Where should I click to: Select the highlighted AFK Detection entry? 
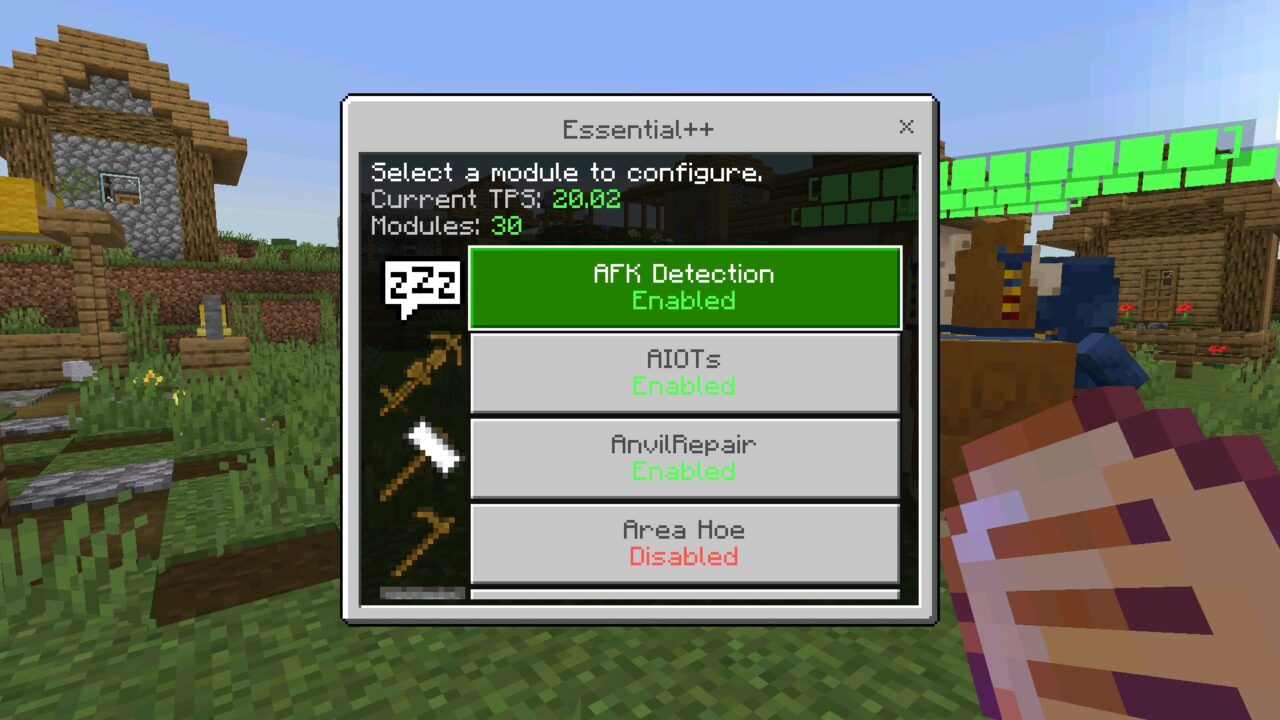tap(684, 287)
